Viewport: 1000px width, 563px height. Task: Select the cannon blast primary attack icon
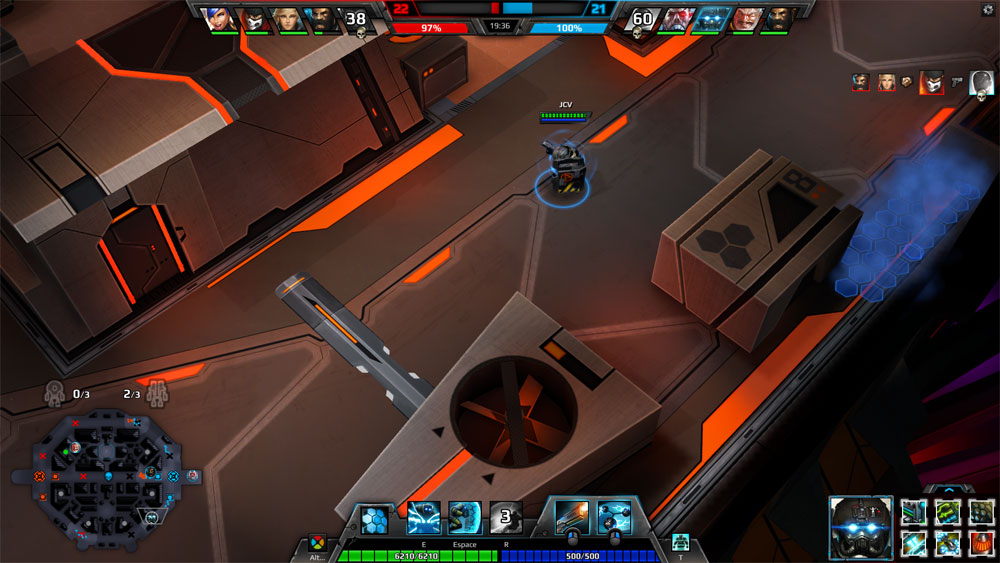(x=573, y=517)
